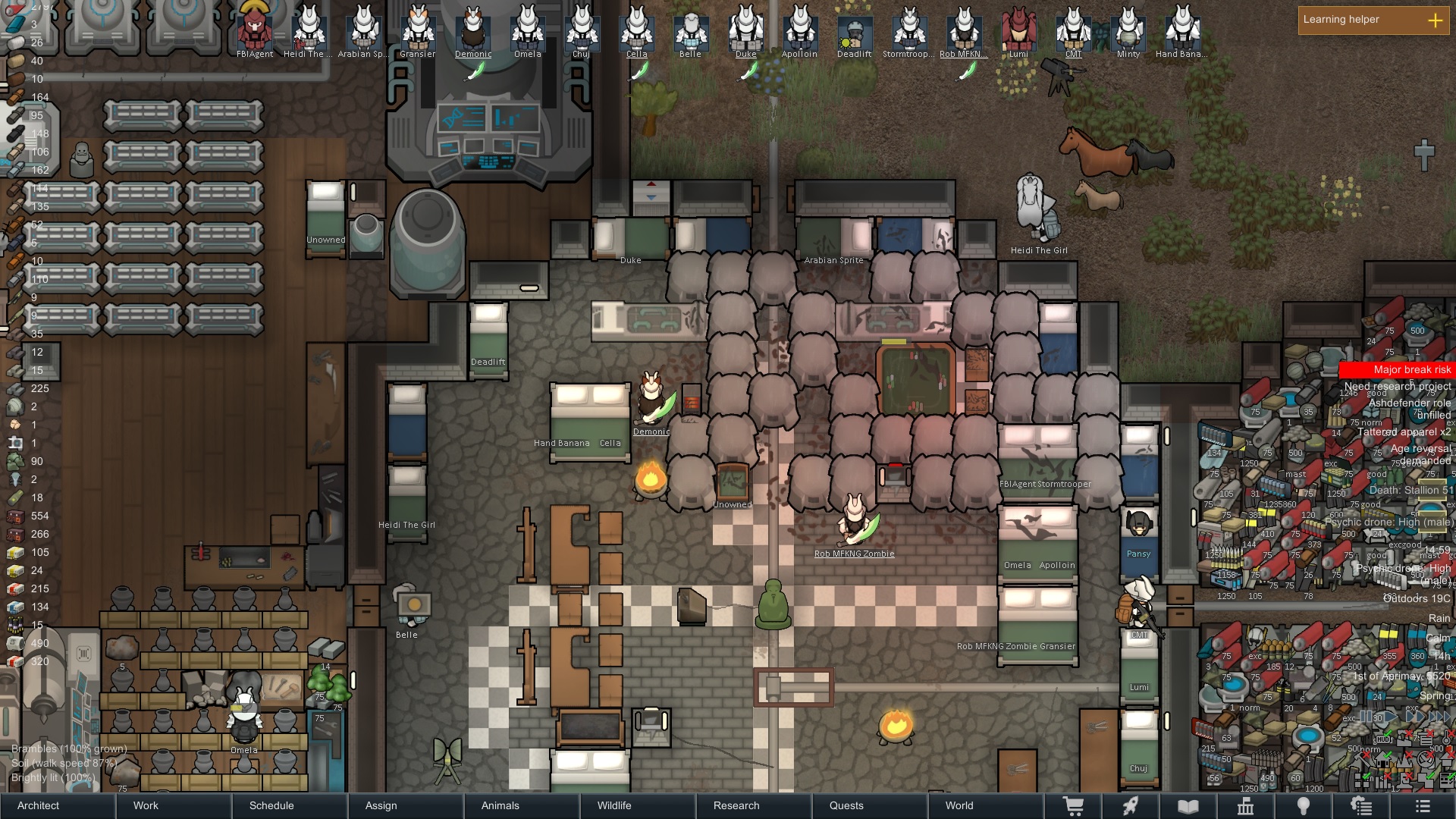Open the Wildlife tab
This screenshot has width=1456, height=819.
tap(613, 805)
